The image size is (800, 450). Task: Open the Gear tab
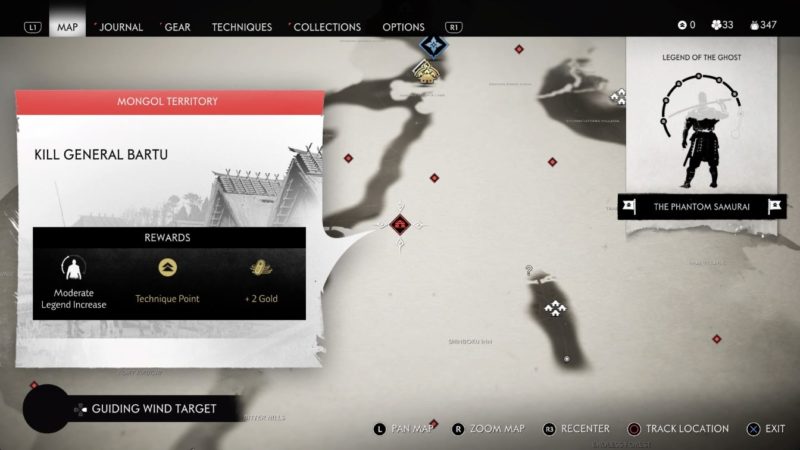179,27
